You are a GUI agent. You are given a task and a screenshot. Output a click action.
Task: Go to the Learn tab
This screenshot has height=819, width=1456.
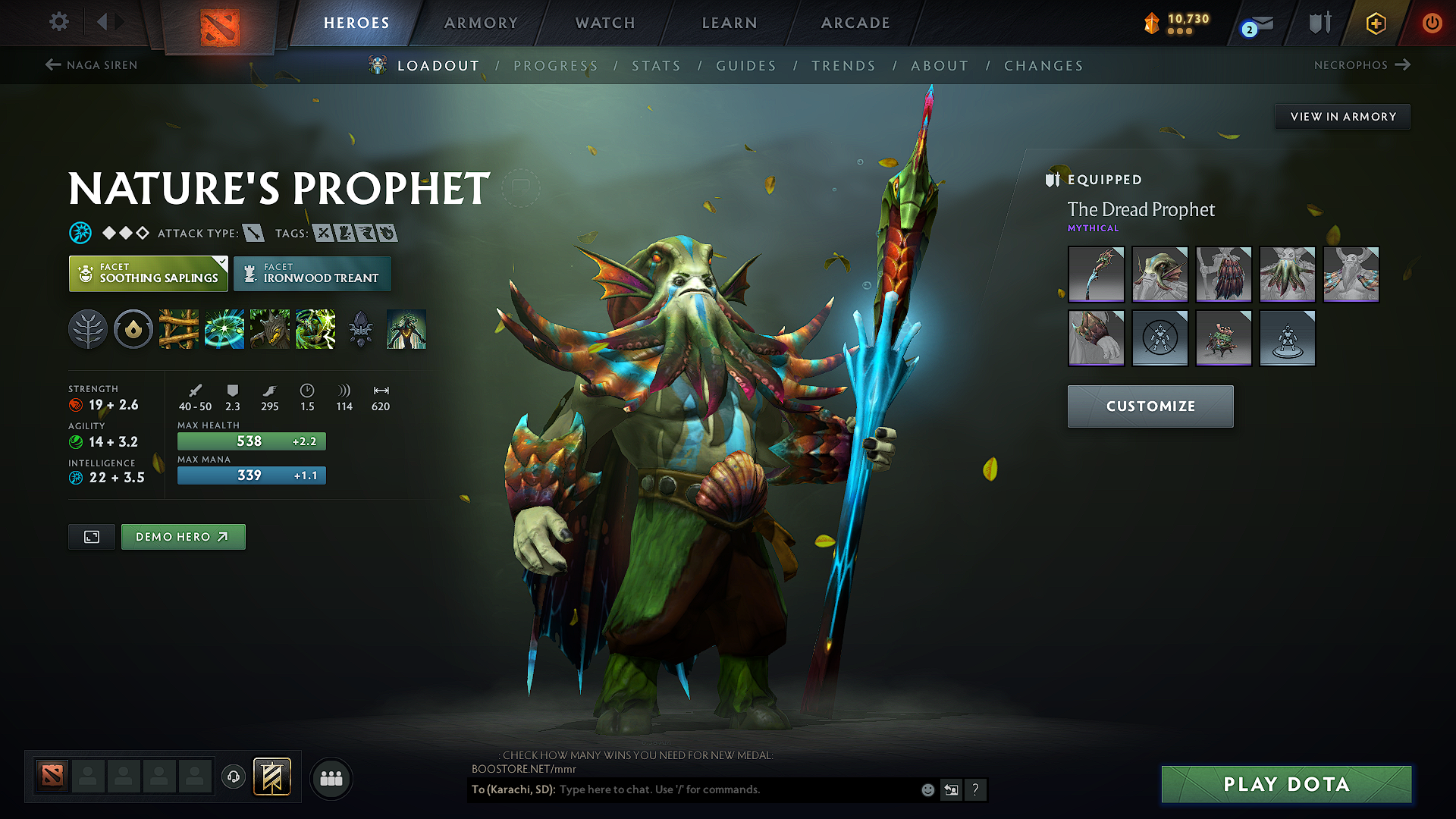point(730,23)
